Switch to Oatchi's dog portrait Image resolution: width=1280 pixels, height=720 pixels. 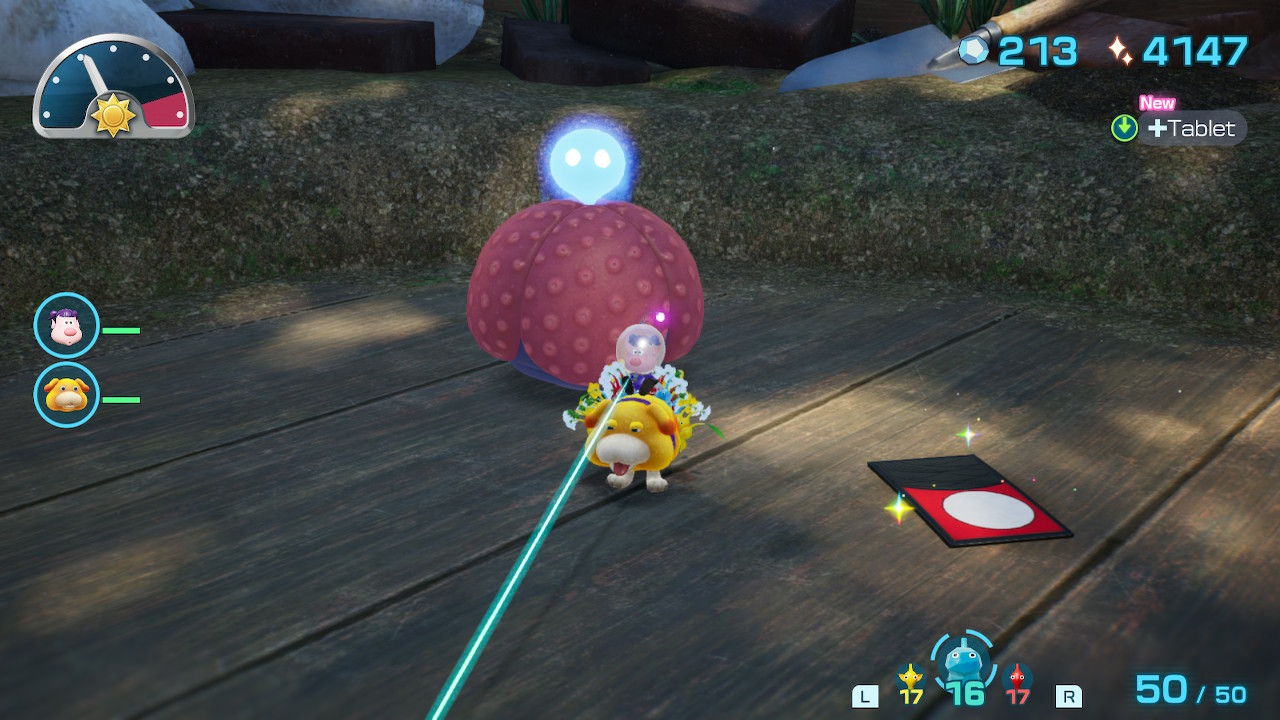point(67,395)
